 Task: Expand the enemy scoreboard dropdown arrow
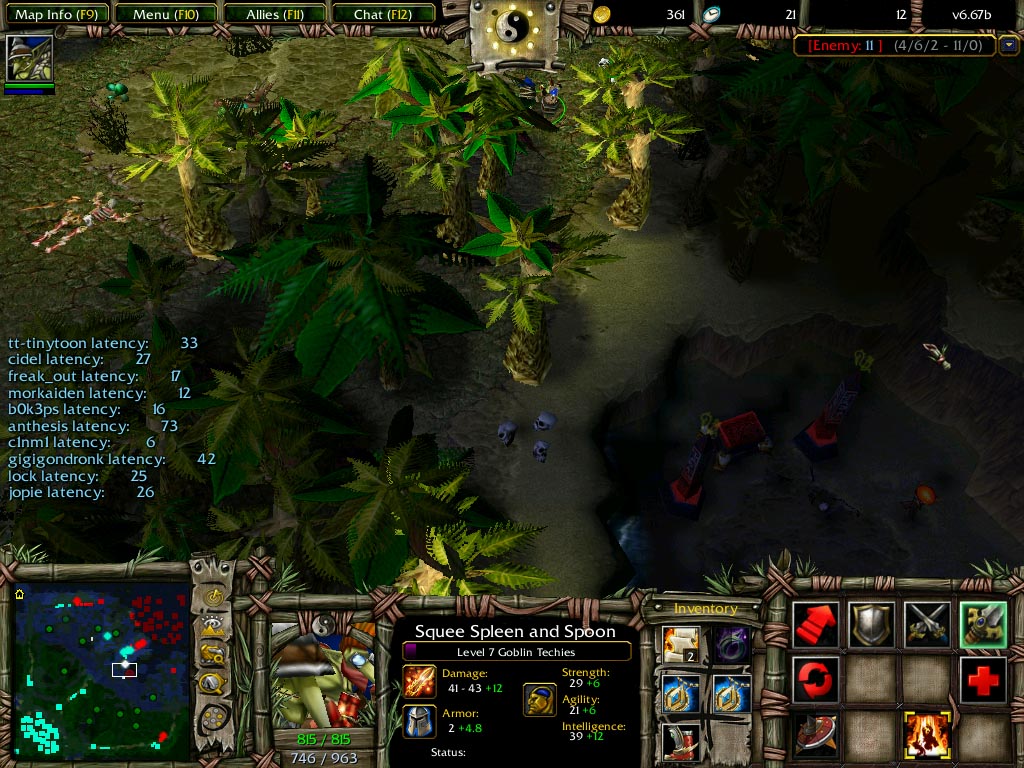point(1008,45)
